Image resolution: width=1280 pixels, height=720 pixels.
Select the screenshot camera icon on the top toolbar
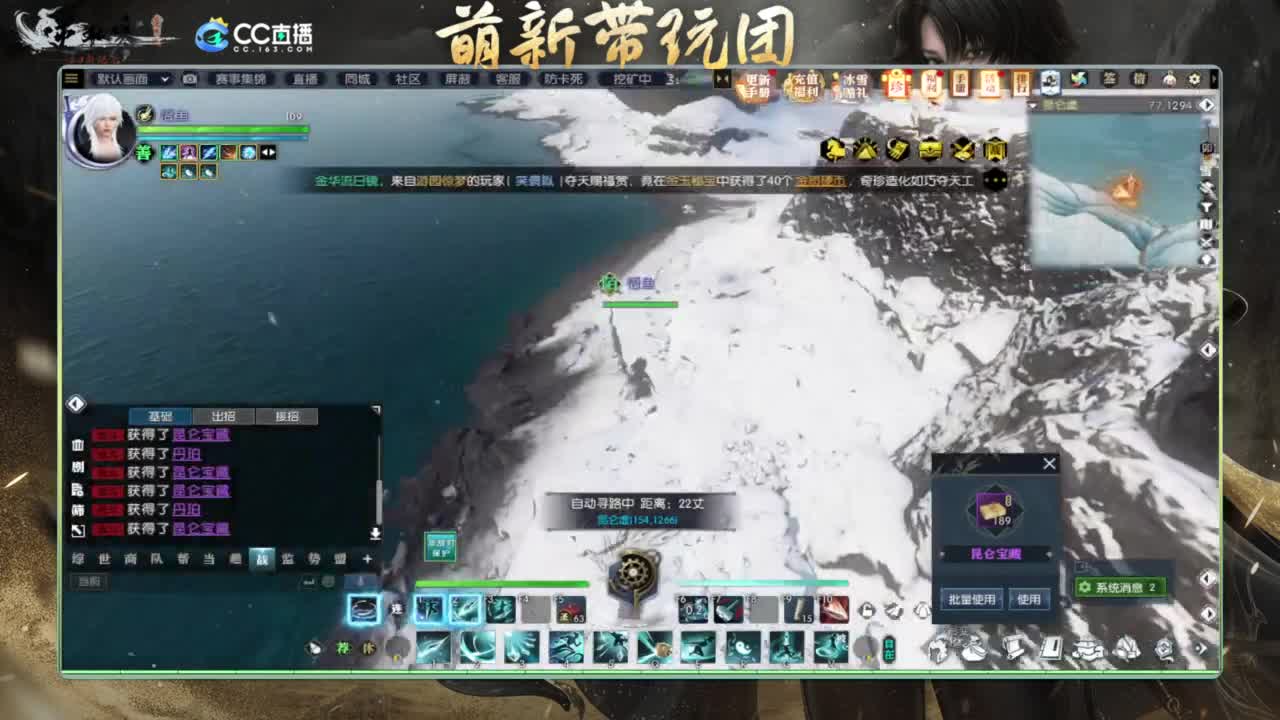pos(189,79)
